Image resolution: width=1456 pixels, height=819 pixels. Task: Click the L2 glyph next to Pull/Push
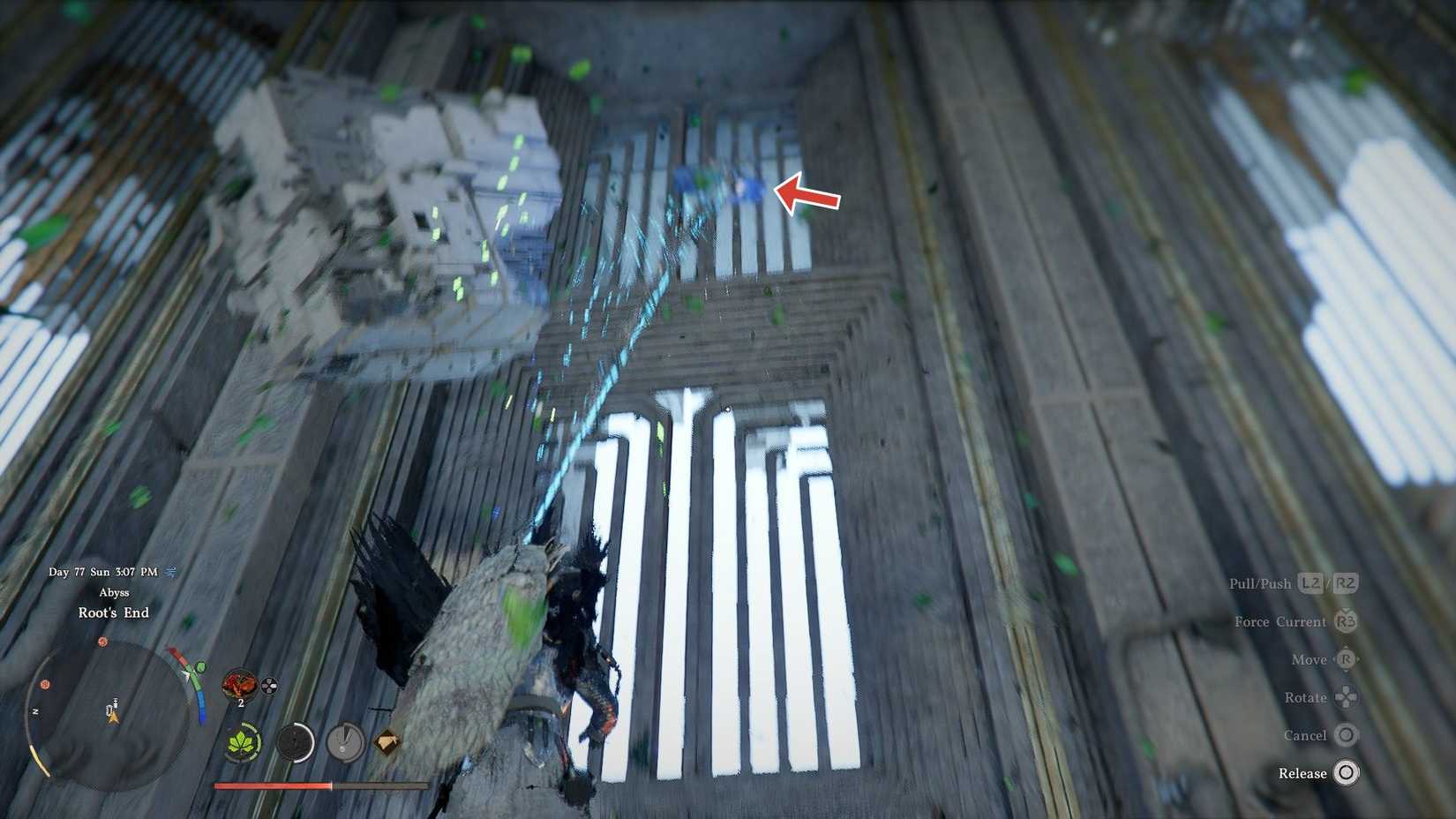(x=1311, y=582)
